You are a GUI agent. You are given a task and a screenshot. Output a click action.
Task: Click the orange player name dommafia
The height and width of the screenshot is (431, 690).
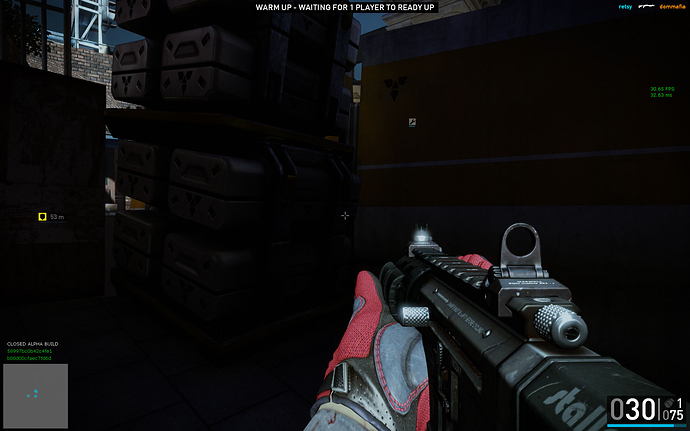(x=672, y=7)
